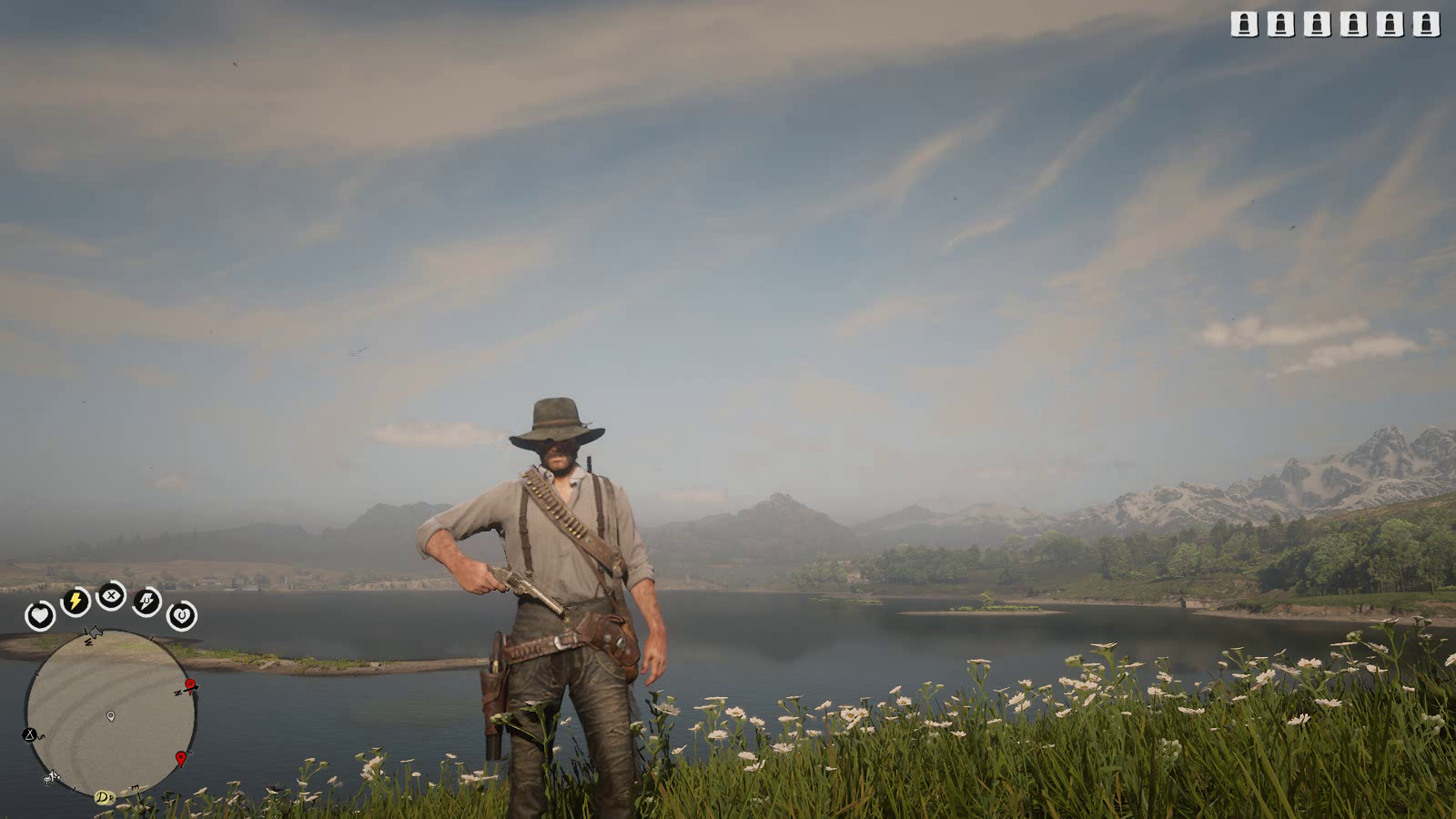The image size is (1456, 819).
Task: Click the heart health core icon
Action: click(x=39, y=616)
